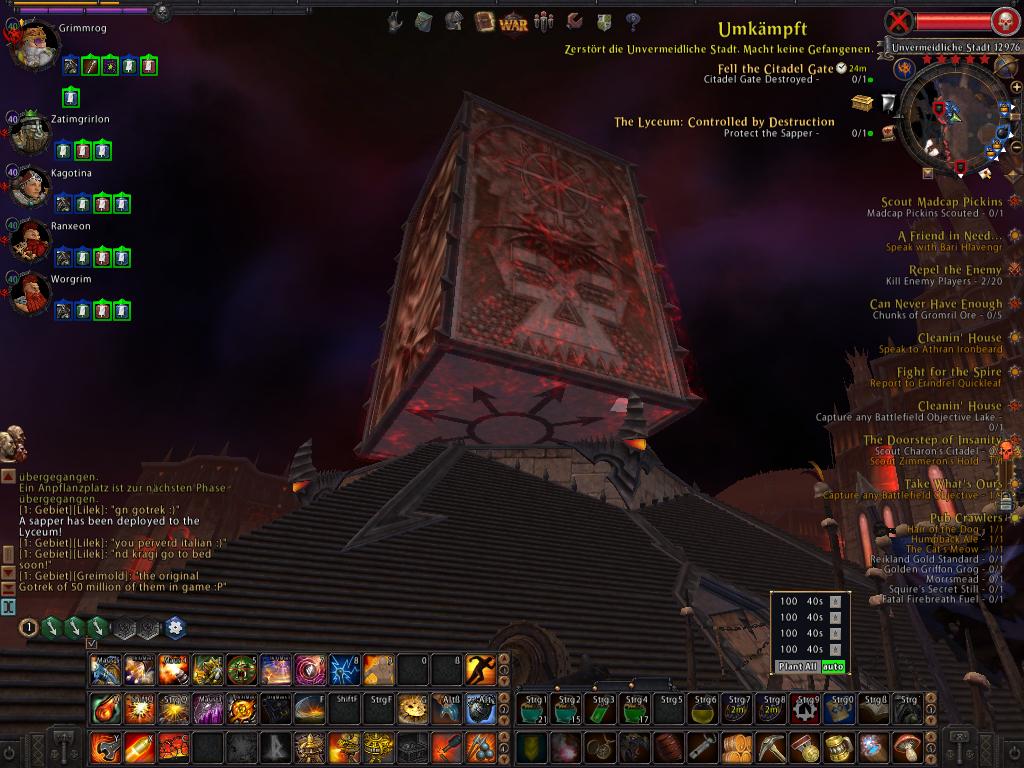1024x768 pixels.
Task: Use the Strg1 green potion slot
Action: 534,708
